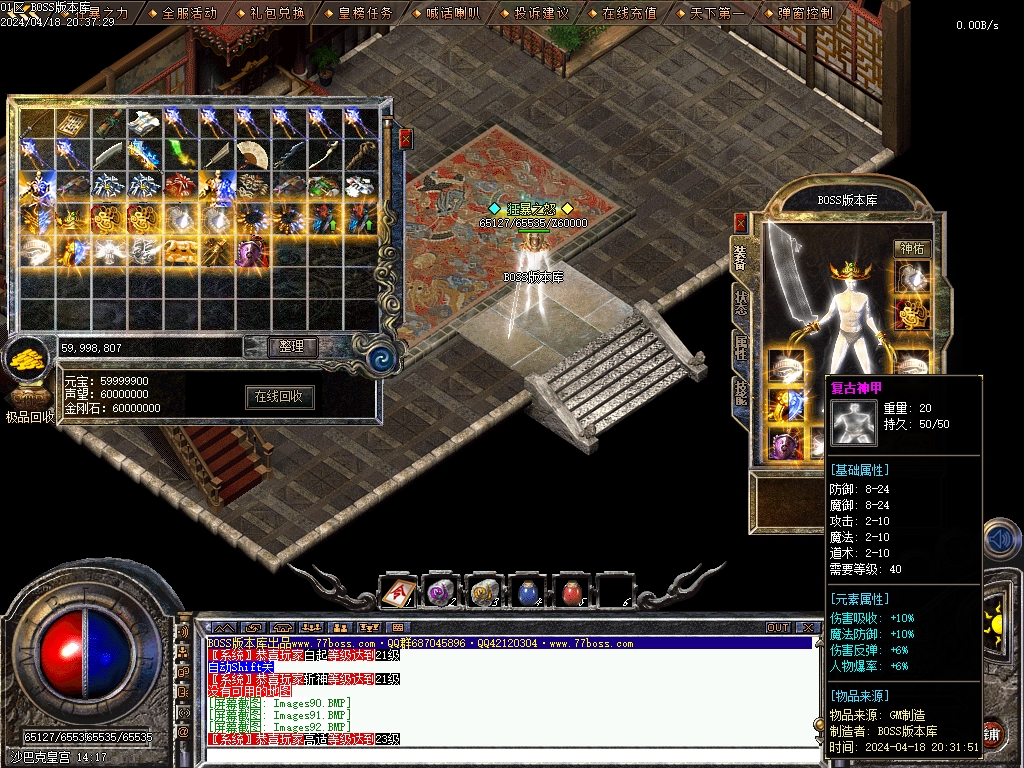
Task: Click the gold ingot pile icon
Action: pyautogui.click(x=26, y=361)
